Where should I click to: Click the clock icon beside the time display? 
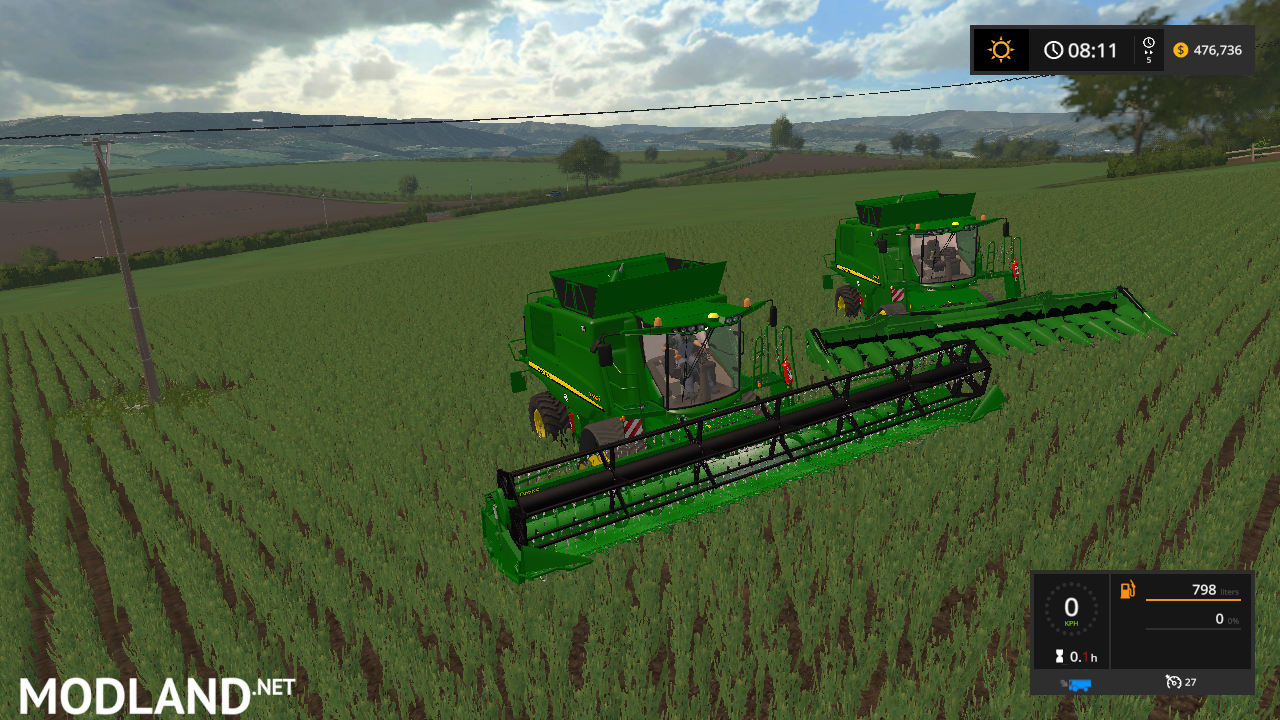coord(1053,49)
